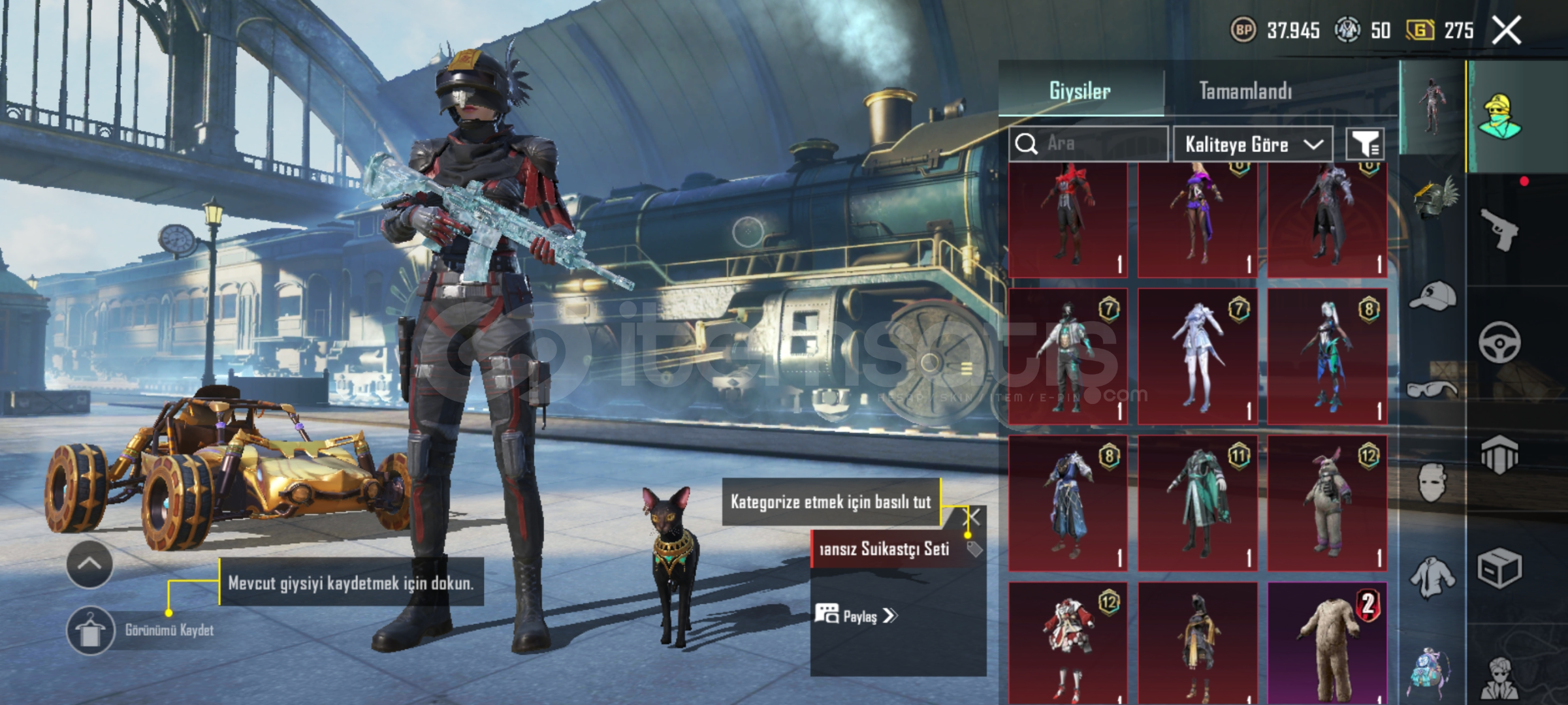
Task: Open the baseball cap category
Action: [1432, 296]
